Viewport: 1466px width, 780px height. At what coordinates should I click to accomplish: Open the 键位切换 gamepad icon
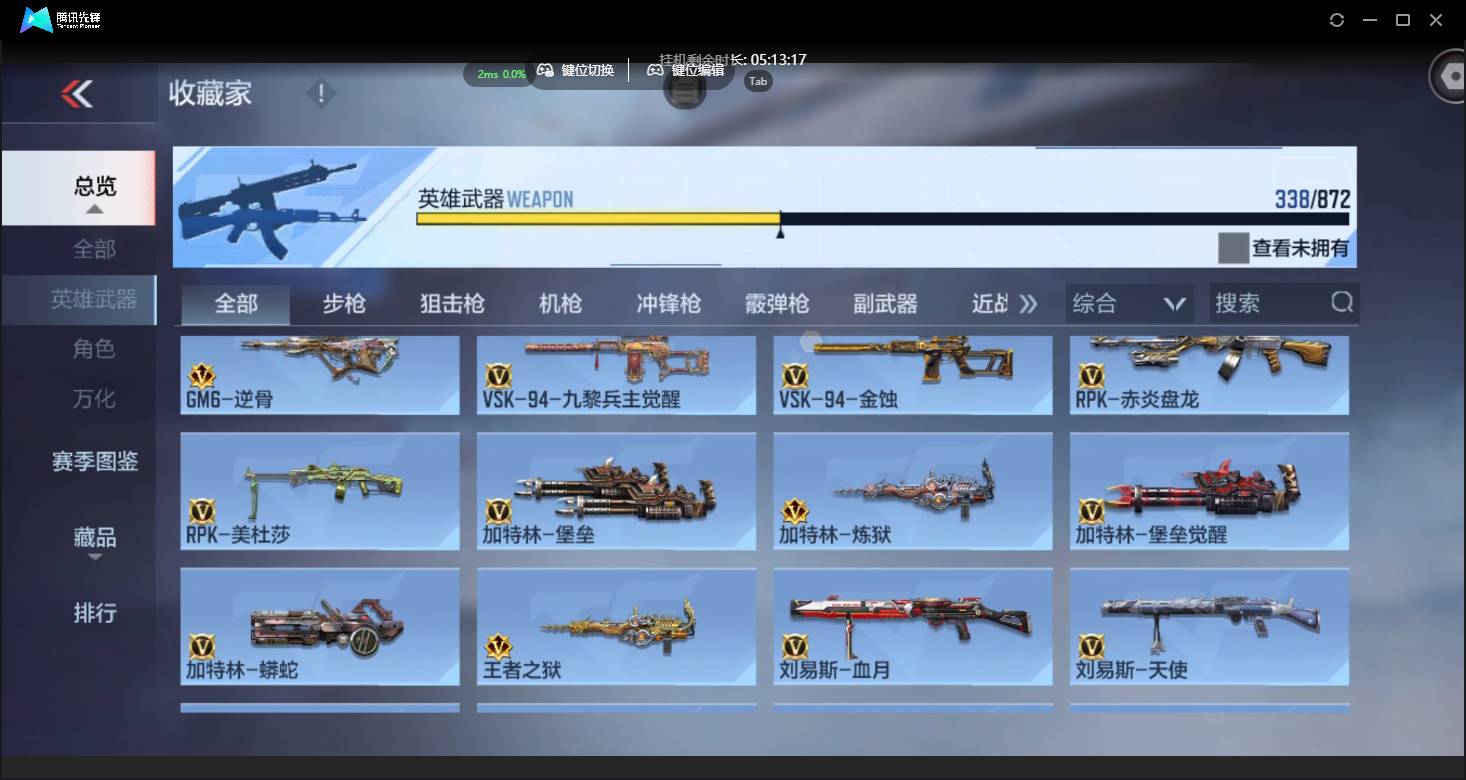(546, 70)
